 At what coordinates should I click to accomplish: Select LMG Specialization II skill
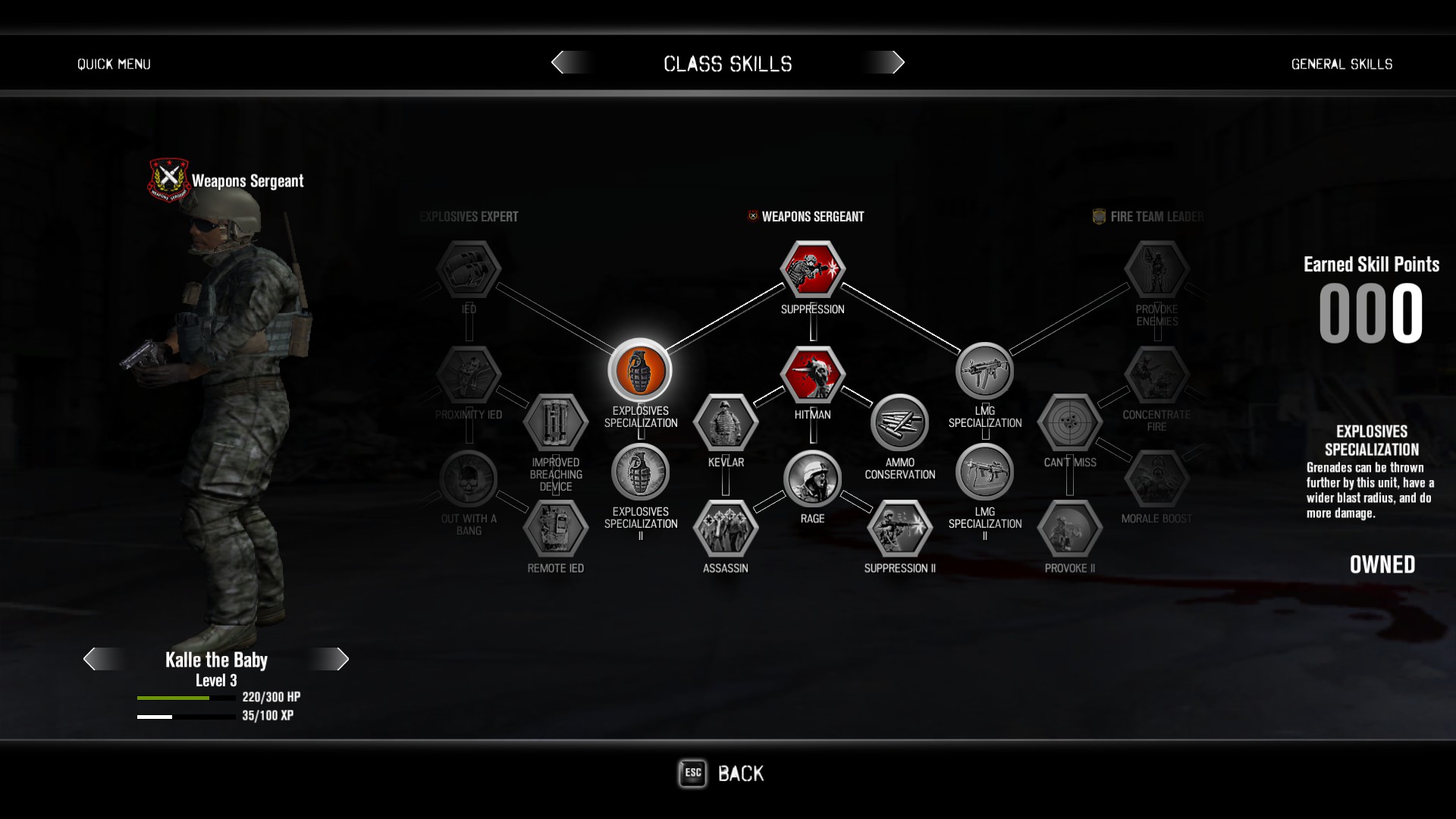click(984, 472)
